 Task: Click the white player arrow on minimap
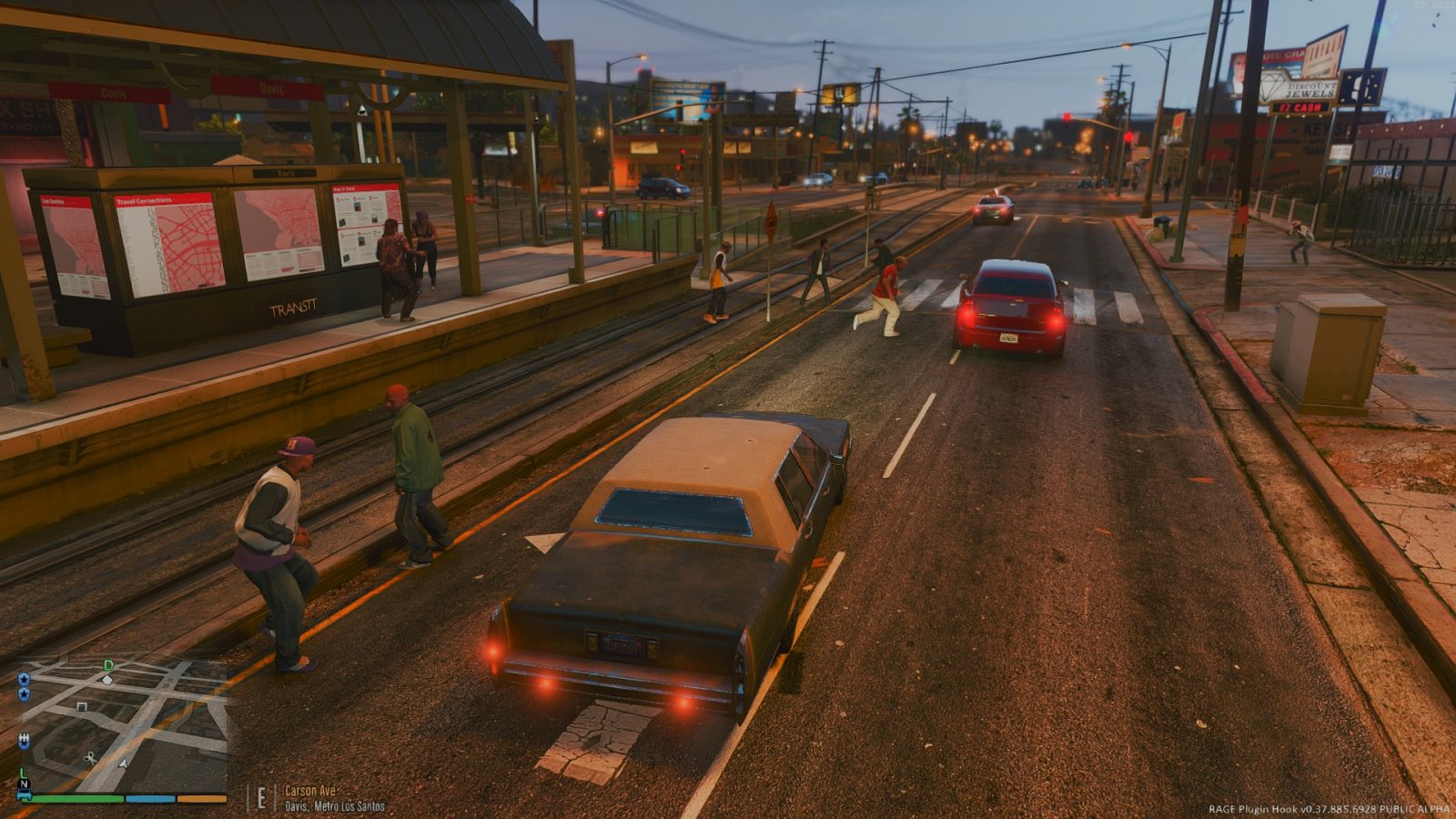[x=123, y=763]
